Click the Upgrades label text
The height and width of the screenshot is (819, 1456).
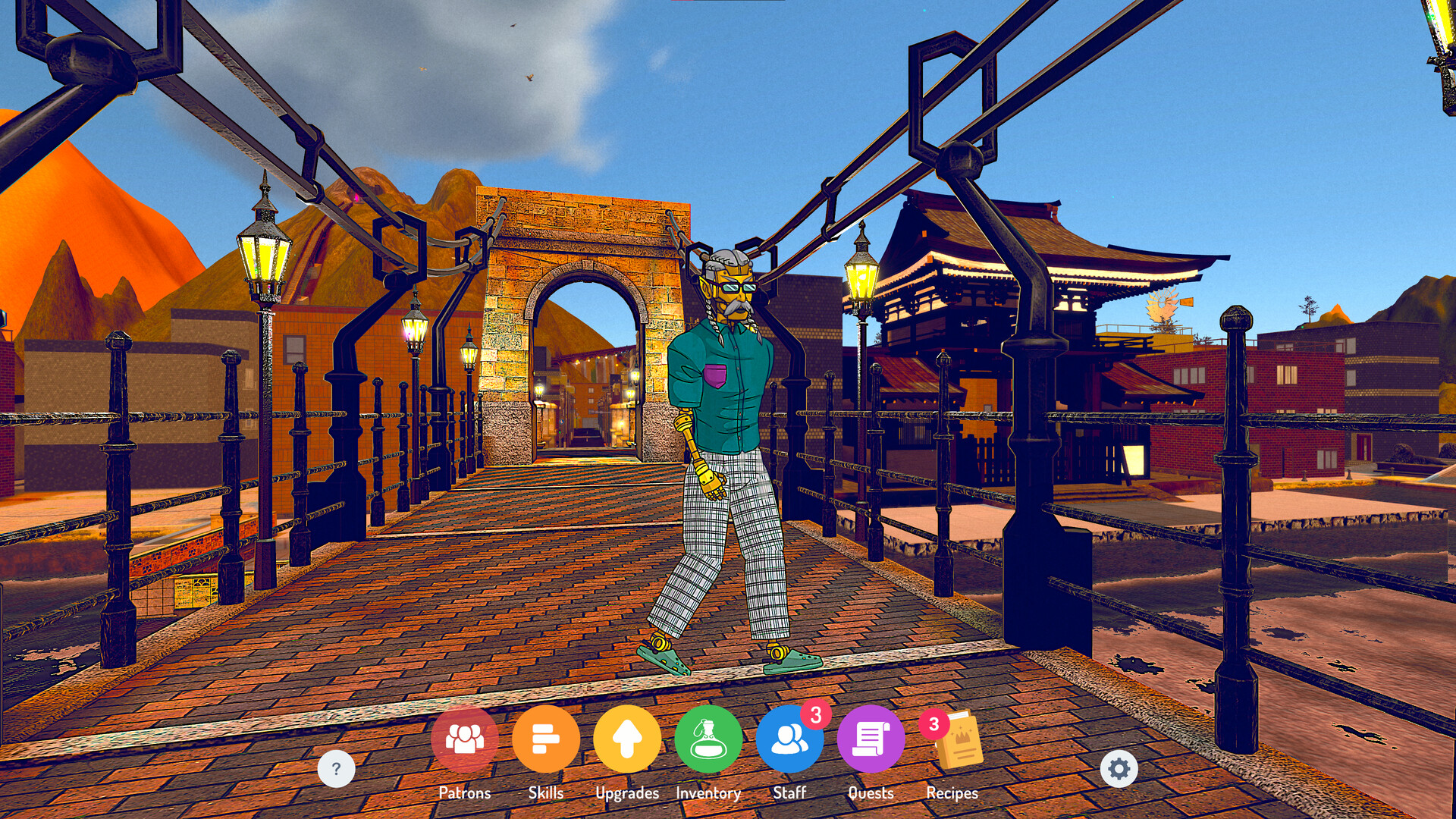(627, 793)
